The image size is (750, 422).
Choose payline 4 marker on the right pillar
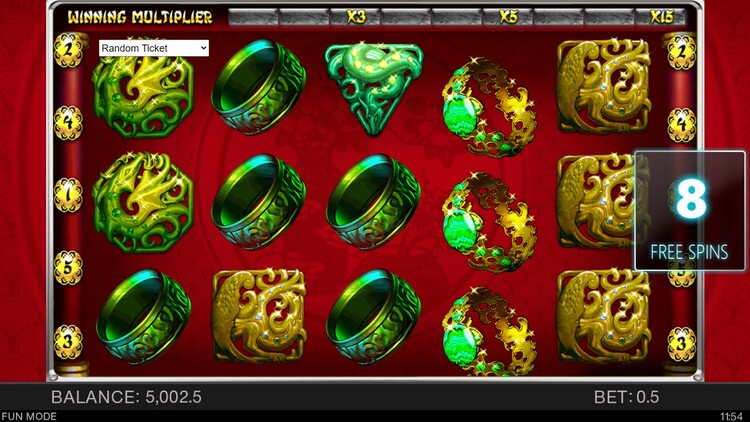point(682,123)
